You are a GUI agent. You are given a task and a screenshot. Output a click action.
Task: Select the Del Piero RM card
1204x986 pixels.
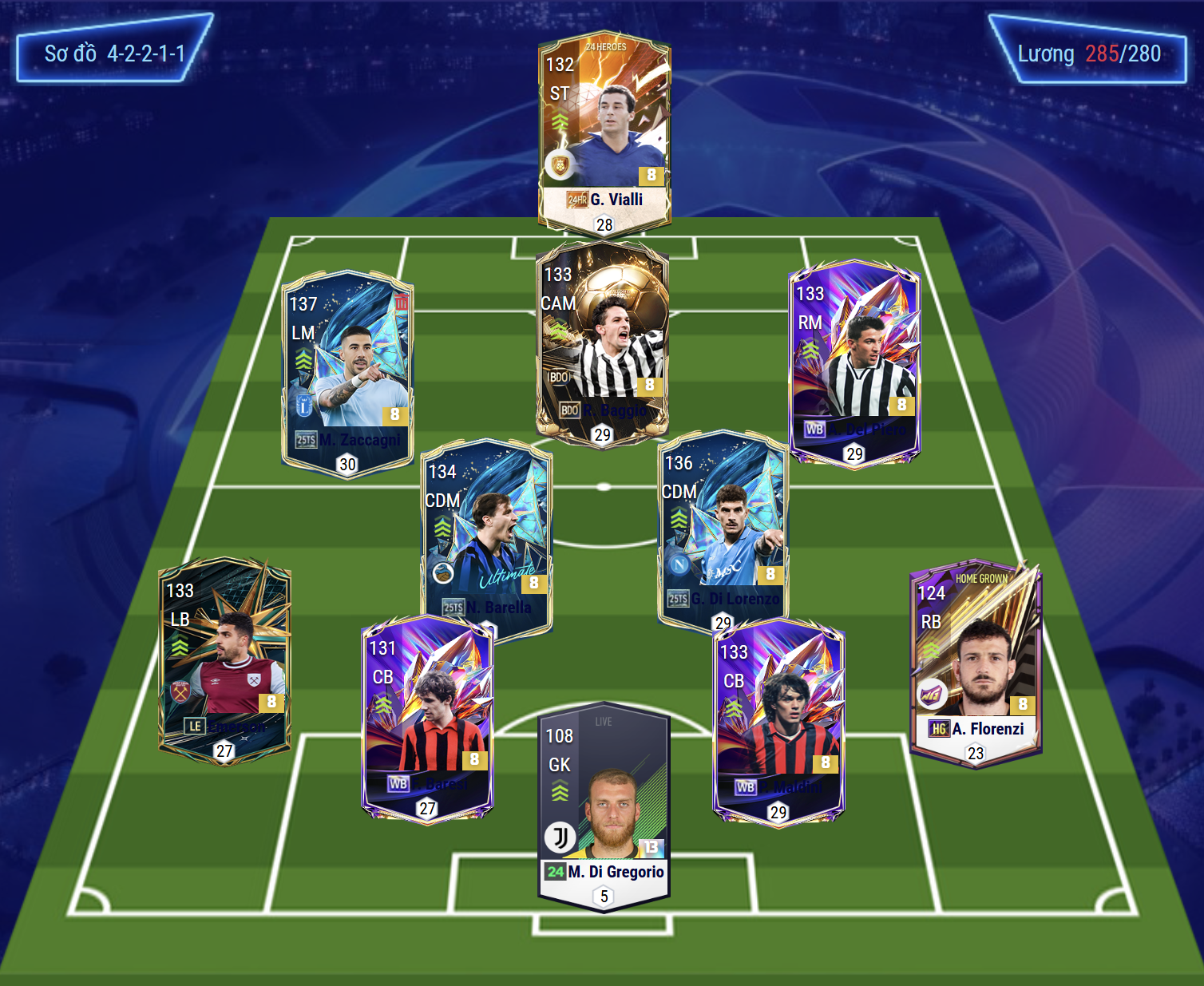(854, 359)
